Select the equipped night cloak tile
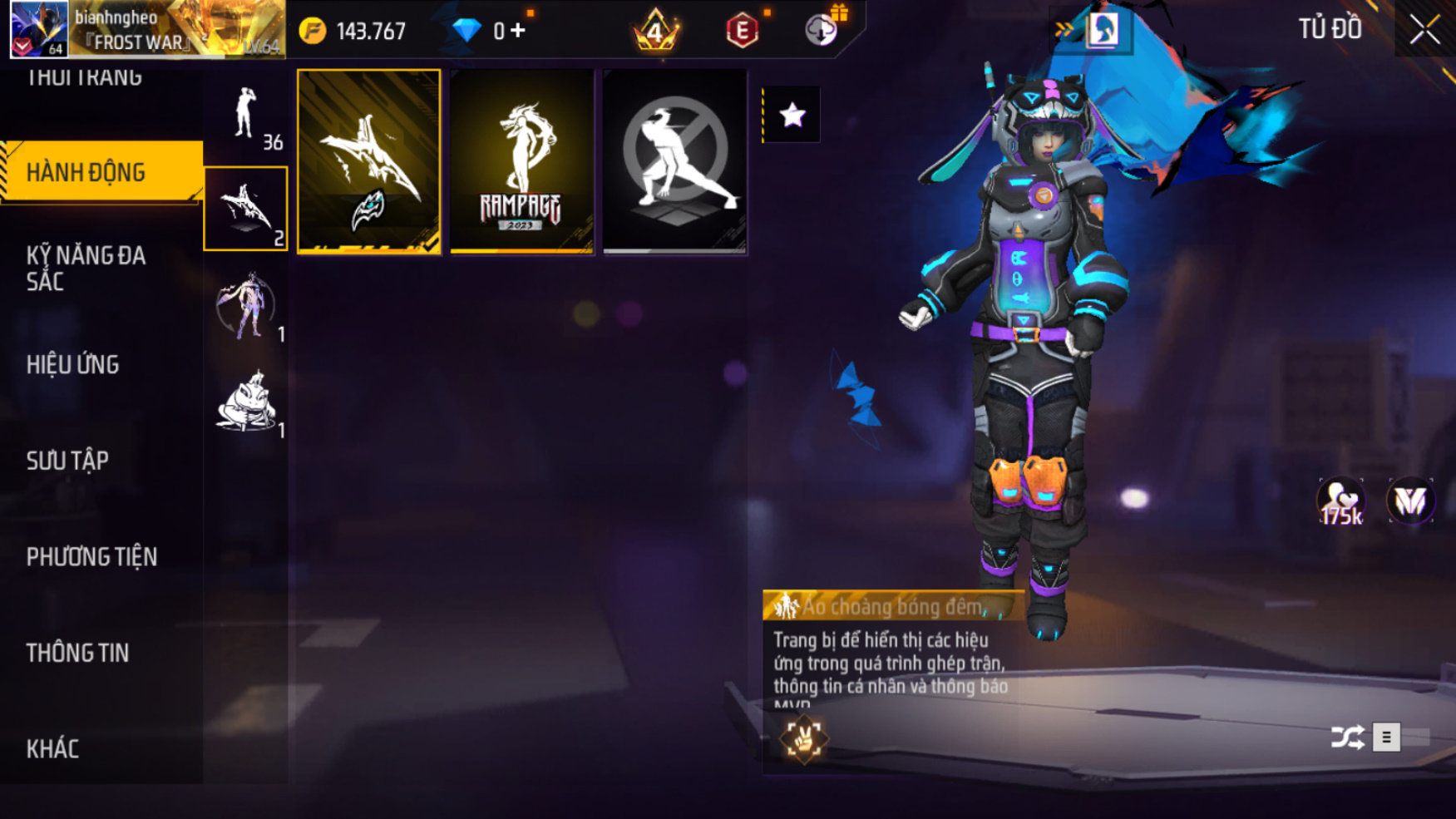1456x819 pixels. (368, 162)
